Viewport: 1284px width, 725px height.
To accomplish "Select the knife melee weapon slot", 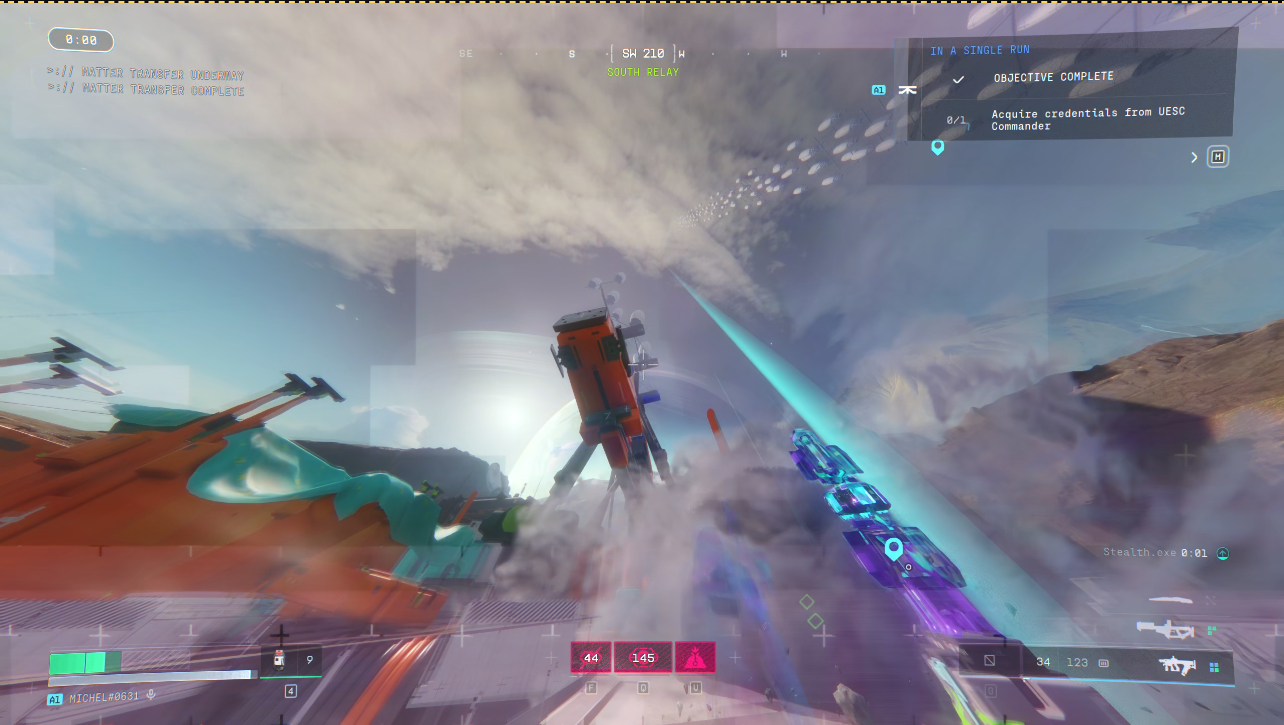I will tap(1172, 600).
